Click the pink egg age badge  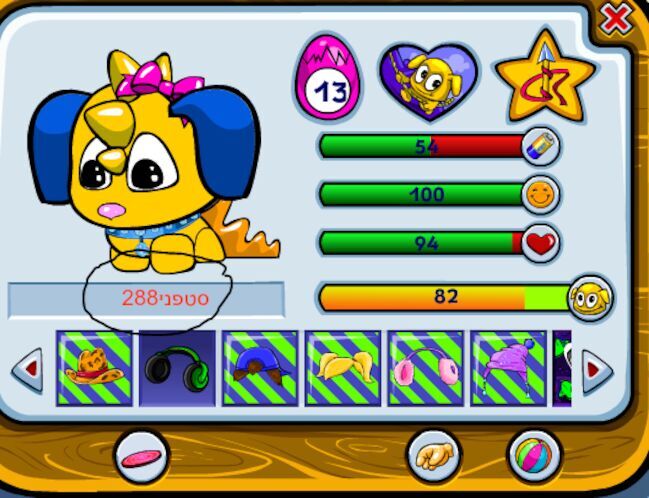(x=327, y=78)
